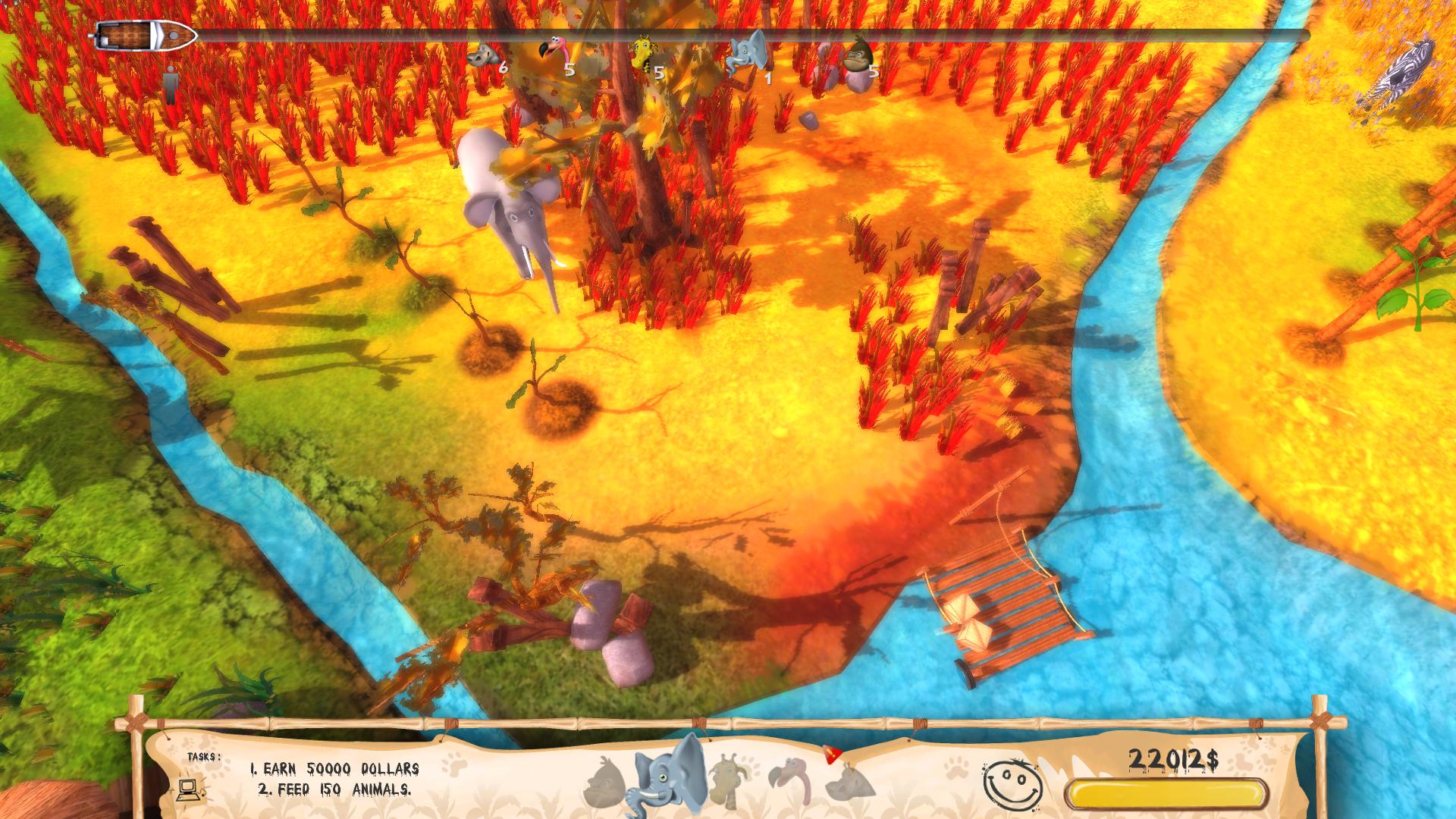The height and width of the screenshot is (819, 1456).
Task: Choose the gorilla head icon
Action: click(x=607, y=783)
